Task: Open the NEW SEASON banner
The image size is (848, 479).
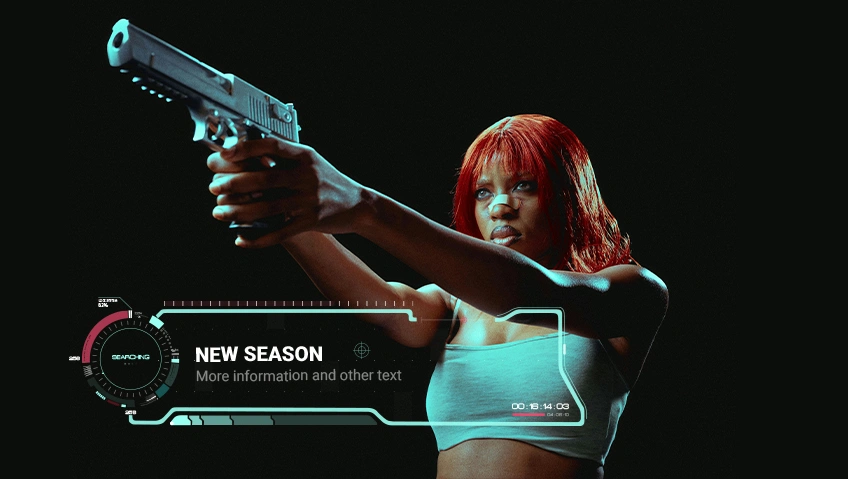Action: tap(259, 354)
